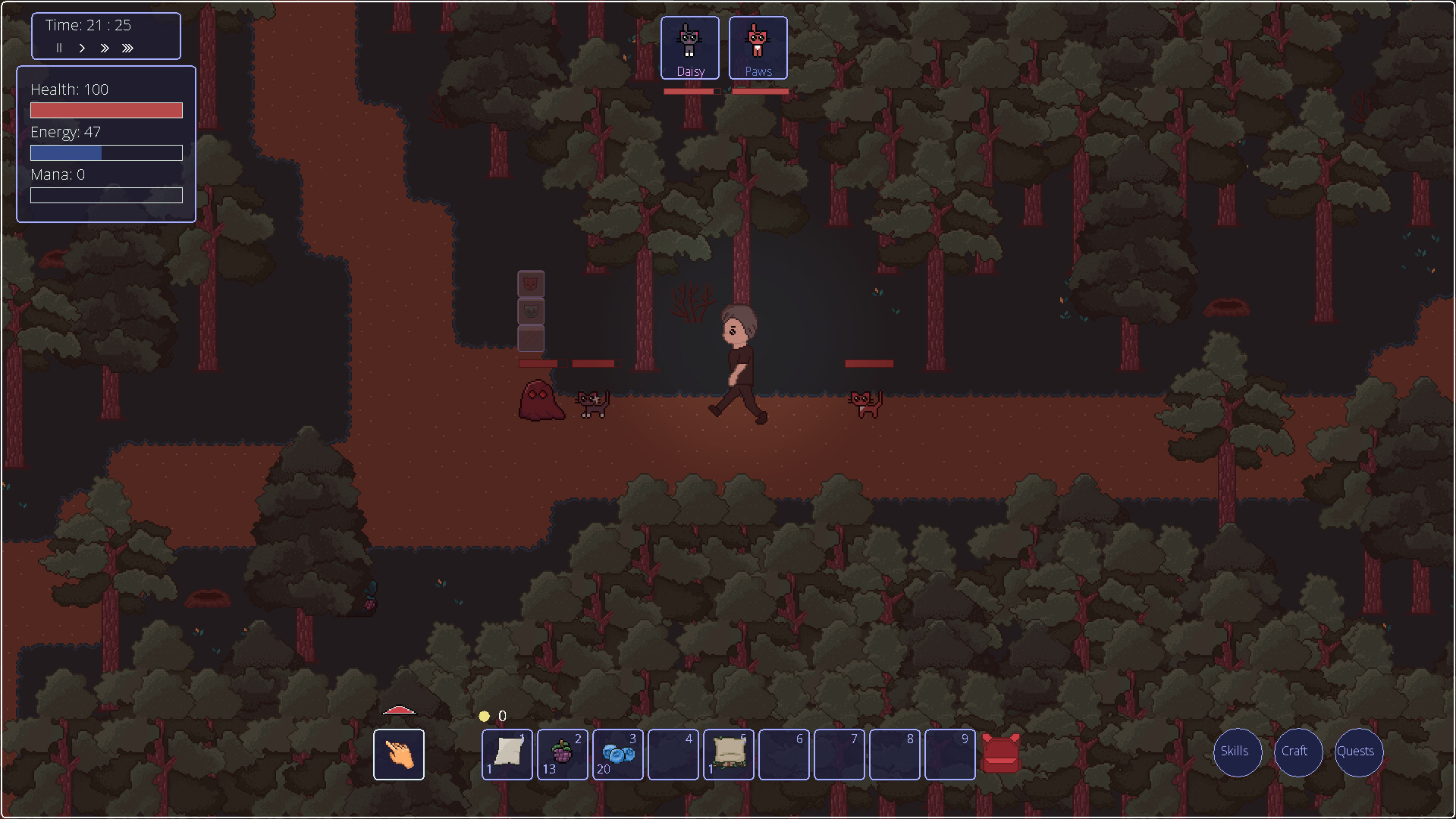Open the red backpack inventory
Screen dimensions: 1456x819
[1000, 754]
